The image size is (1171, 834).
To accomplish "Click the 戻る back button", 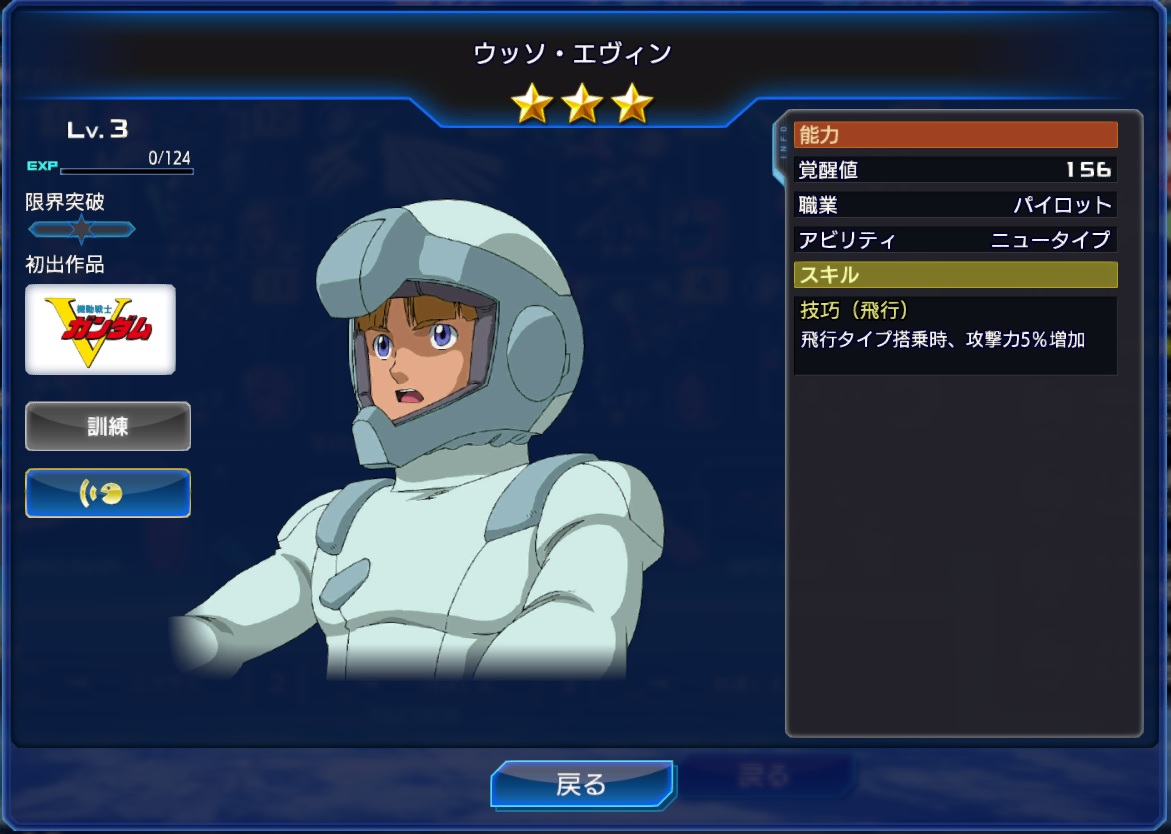I will [581, 784].
